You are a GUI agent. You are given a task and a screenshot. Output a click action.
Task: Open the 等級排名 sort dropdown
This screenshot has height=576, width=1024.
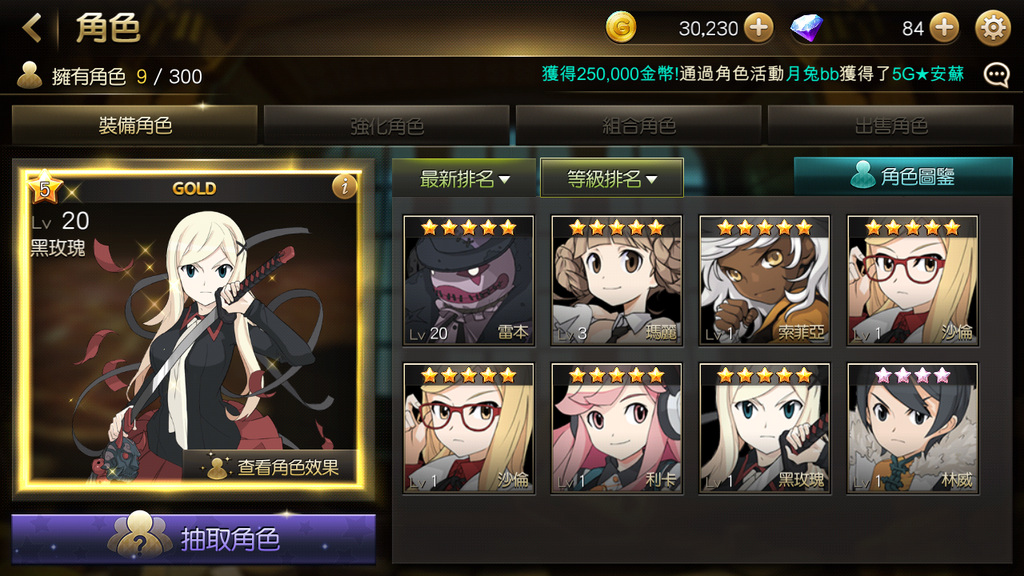click(612, 179)
